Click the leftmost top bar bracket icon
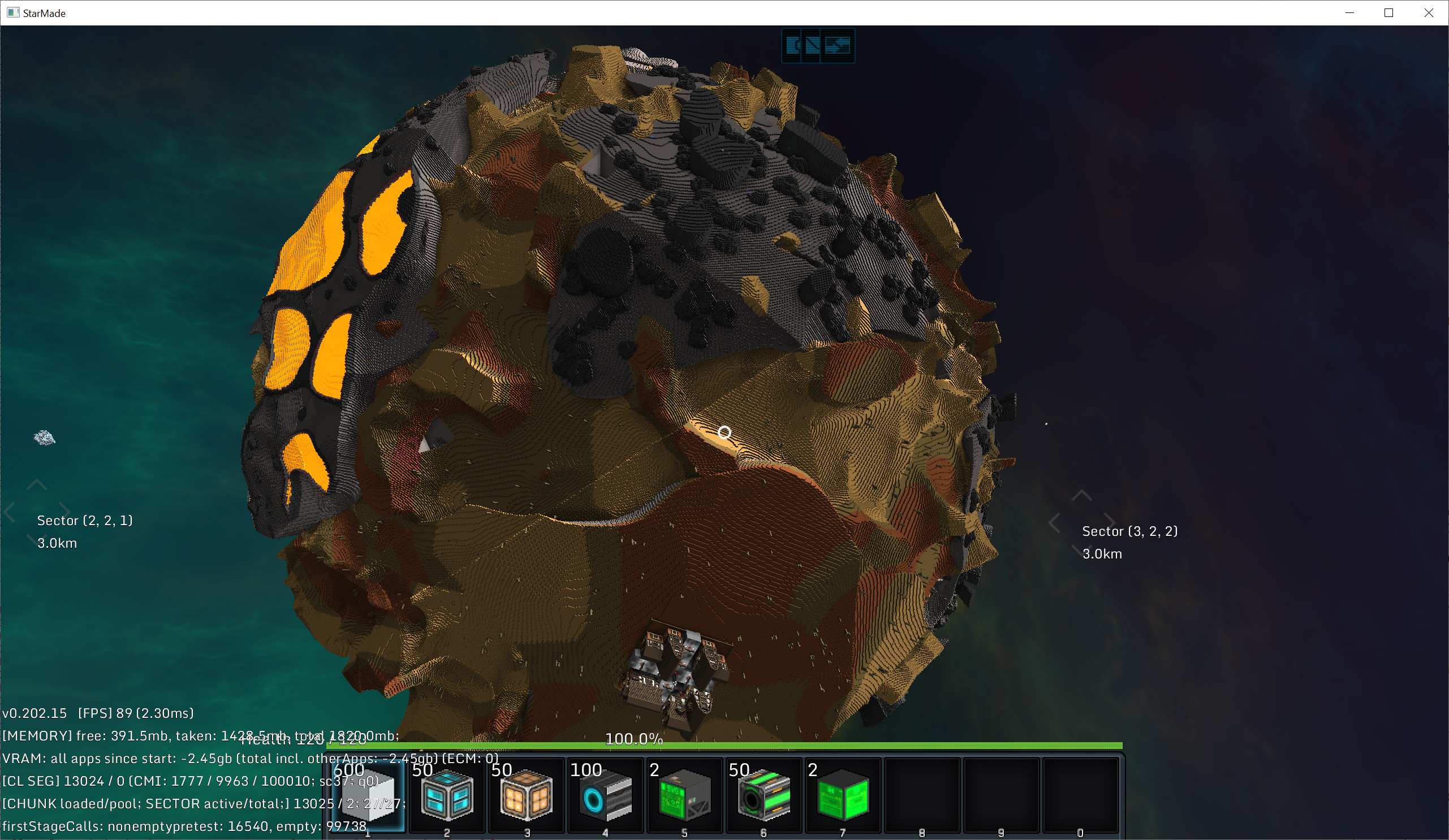 (x=793, y=45)
